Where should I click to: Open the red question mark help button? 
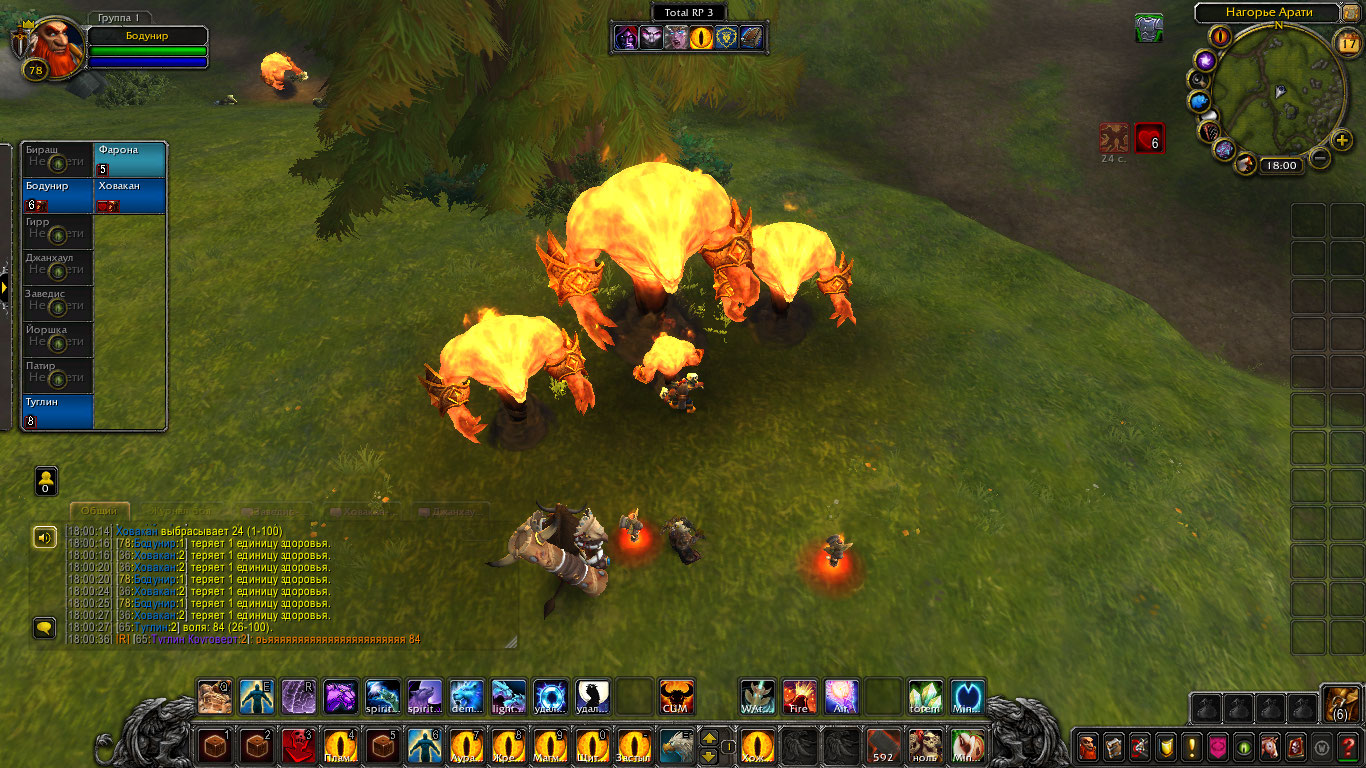click(x=1348, y=746)
